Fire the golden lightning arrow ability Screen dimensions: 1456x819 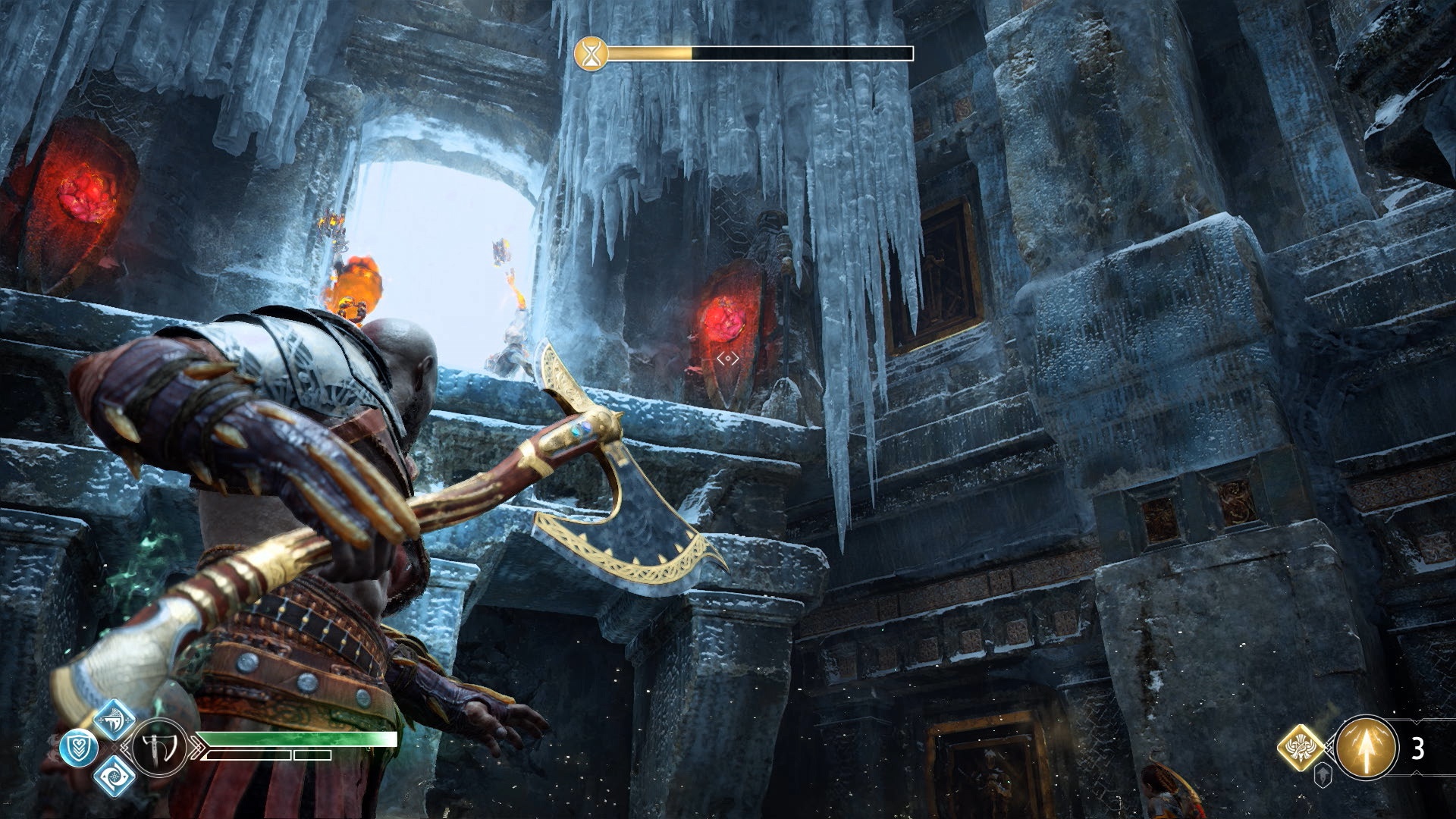click(x=1367, y=747)
